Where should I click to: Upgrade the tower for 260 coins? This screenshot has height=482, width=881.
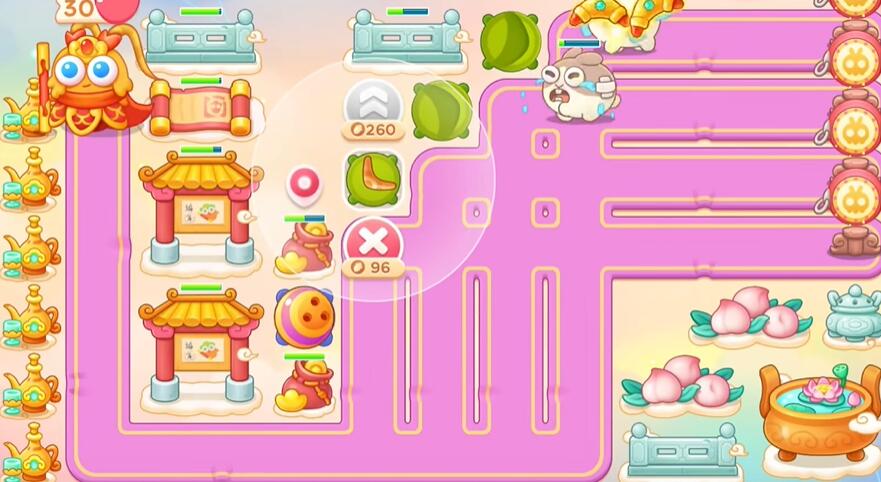(x=373, y=105)
